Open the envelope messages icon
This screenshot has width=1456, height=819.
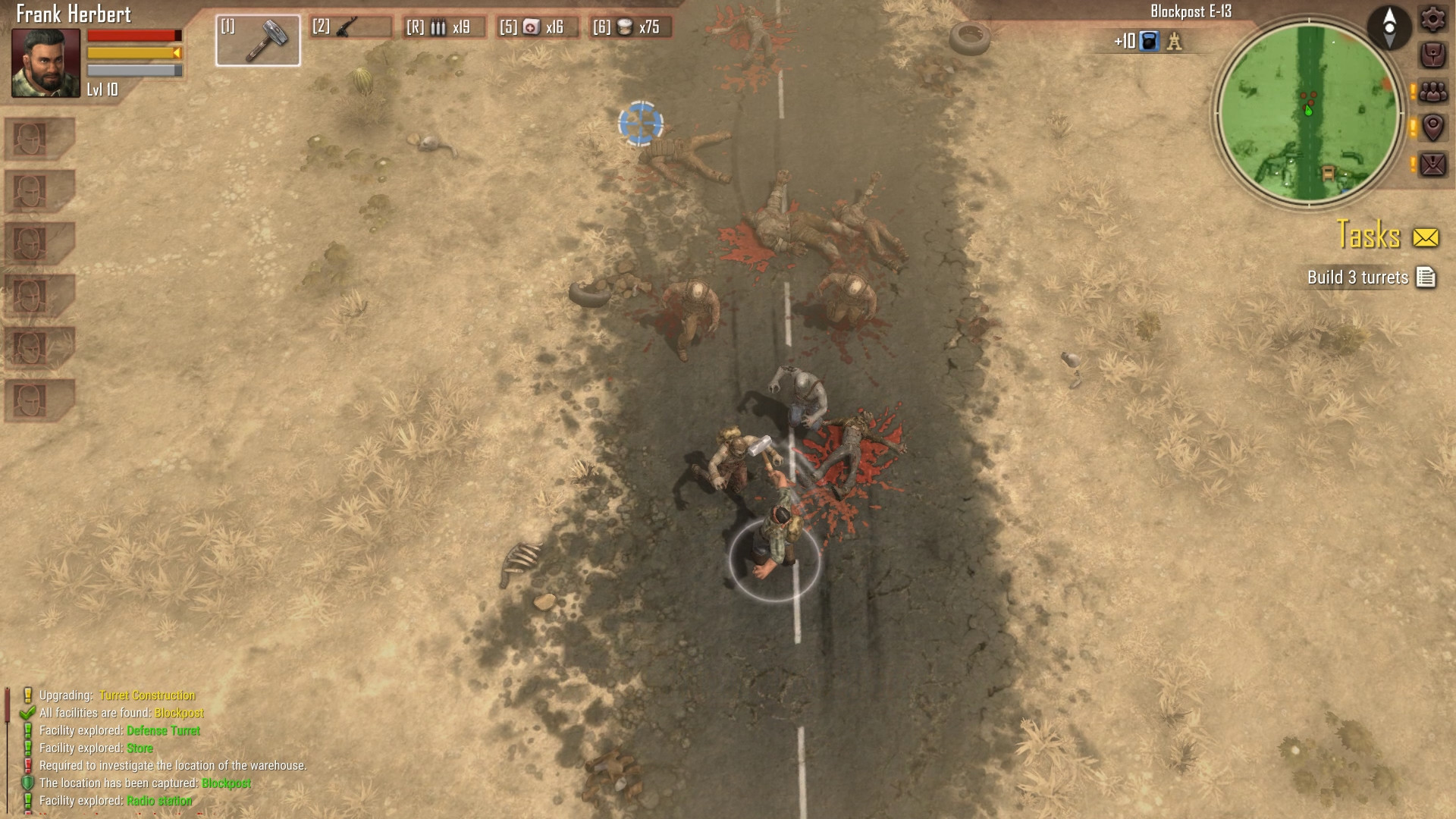[x=1432, y=162]
